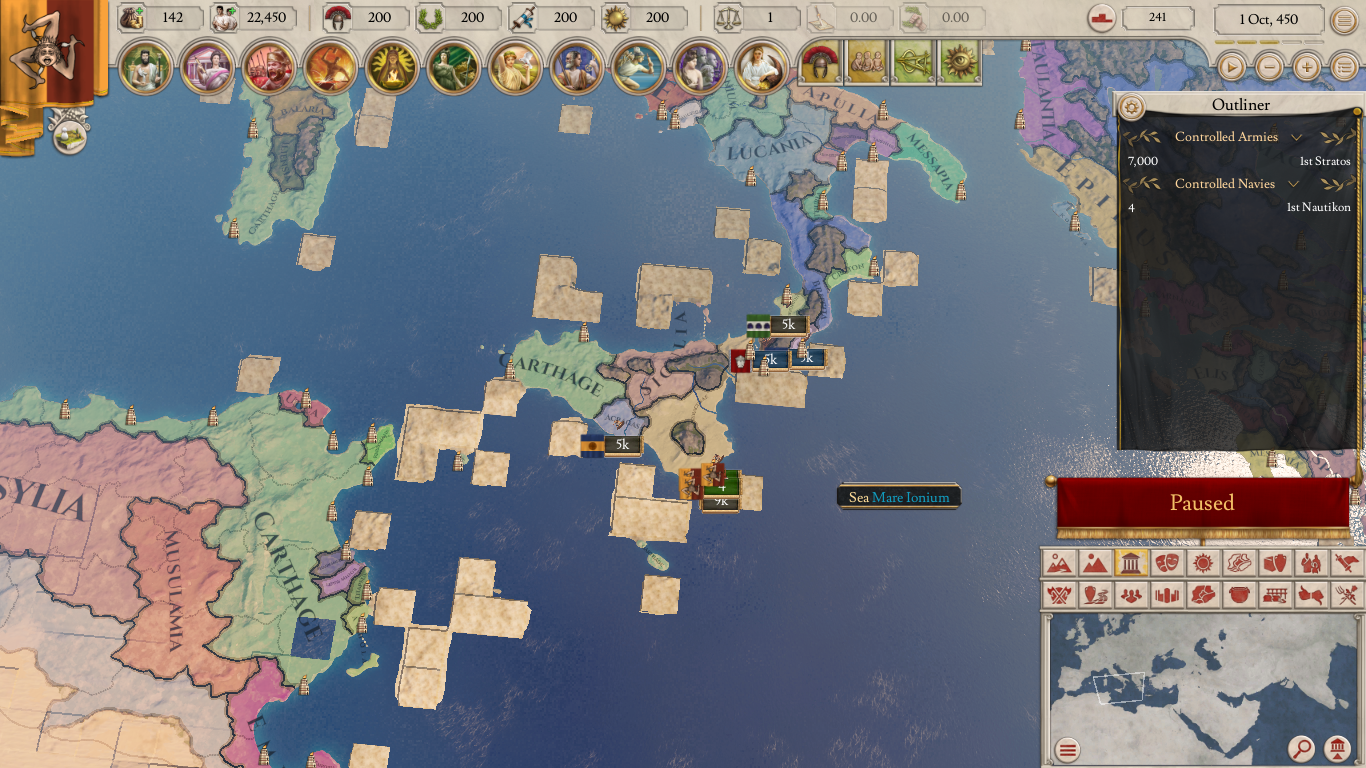Click the temple icon beside the minimap magnifier
This screenshot has height=768, width=1366.
[x=1337, y=748]
